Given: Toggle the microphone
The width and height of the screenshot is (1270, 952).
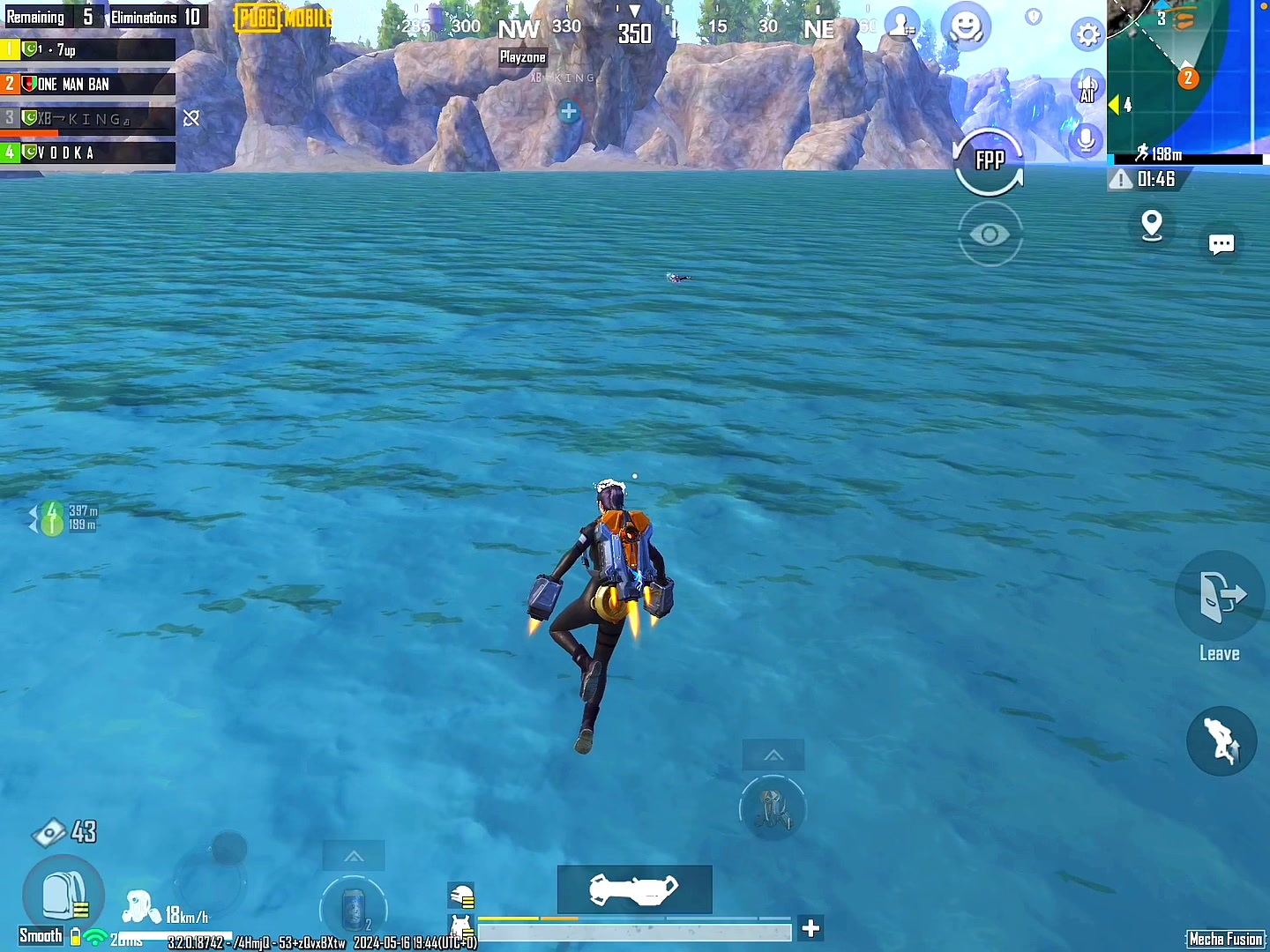Looking at the screenshot, I should [x=1087, y=139].
